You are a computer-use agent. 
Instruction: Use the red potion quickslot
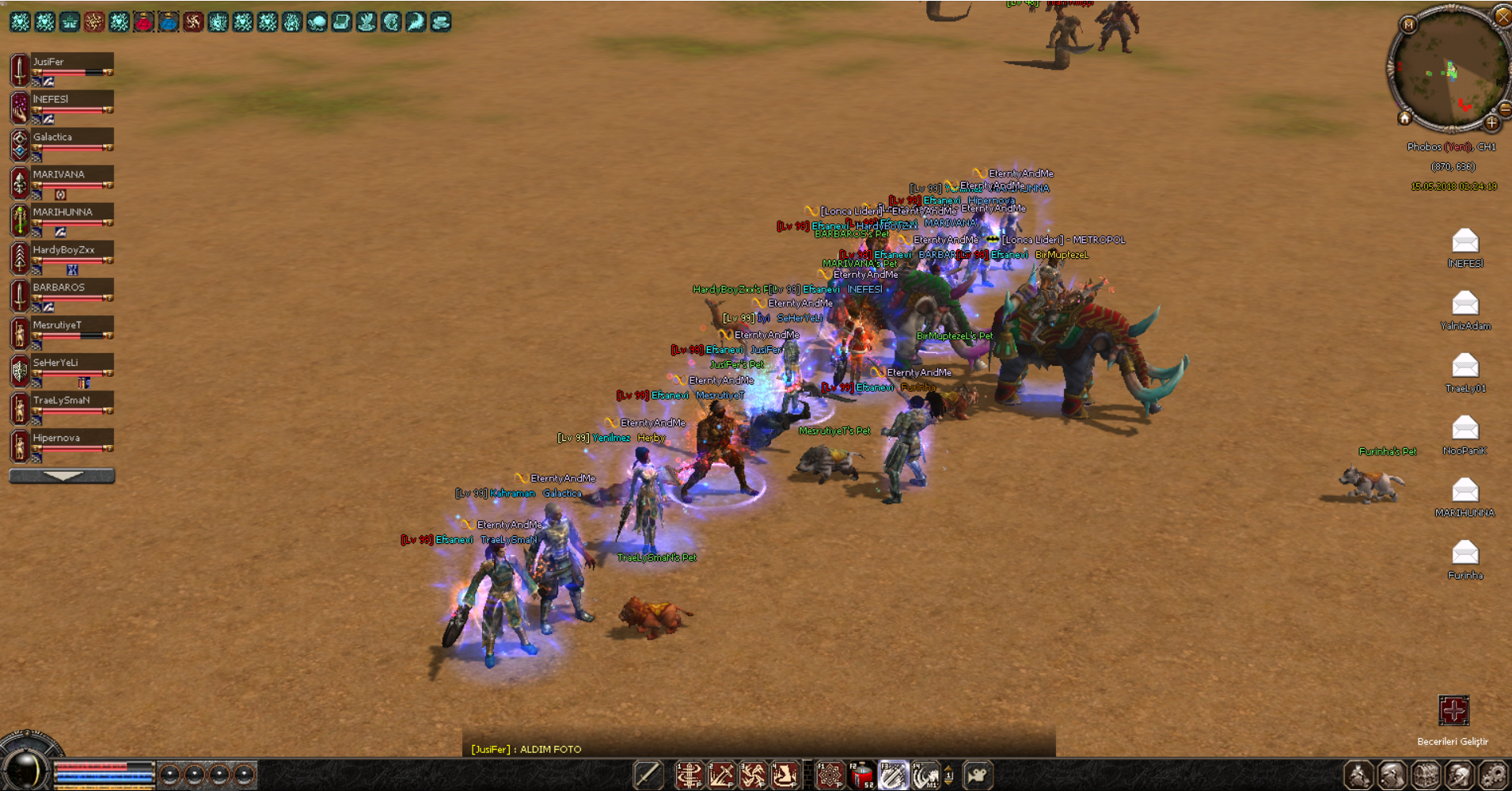pos(861,776)
